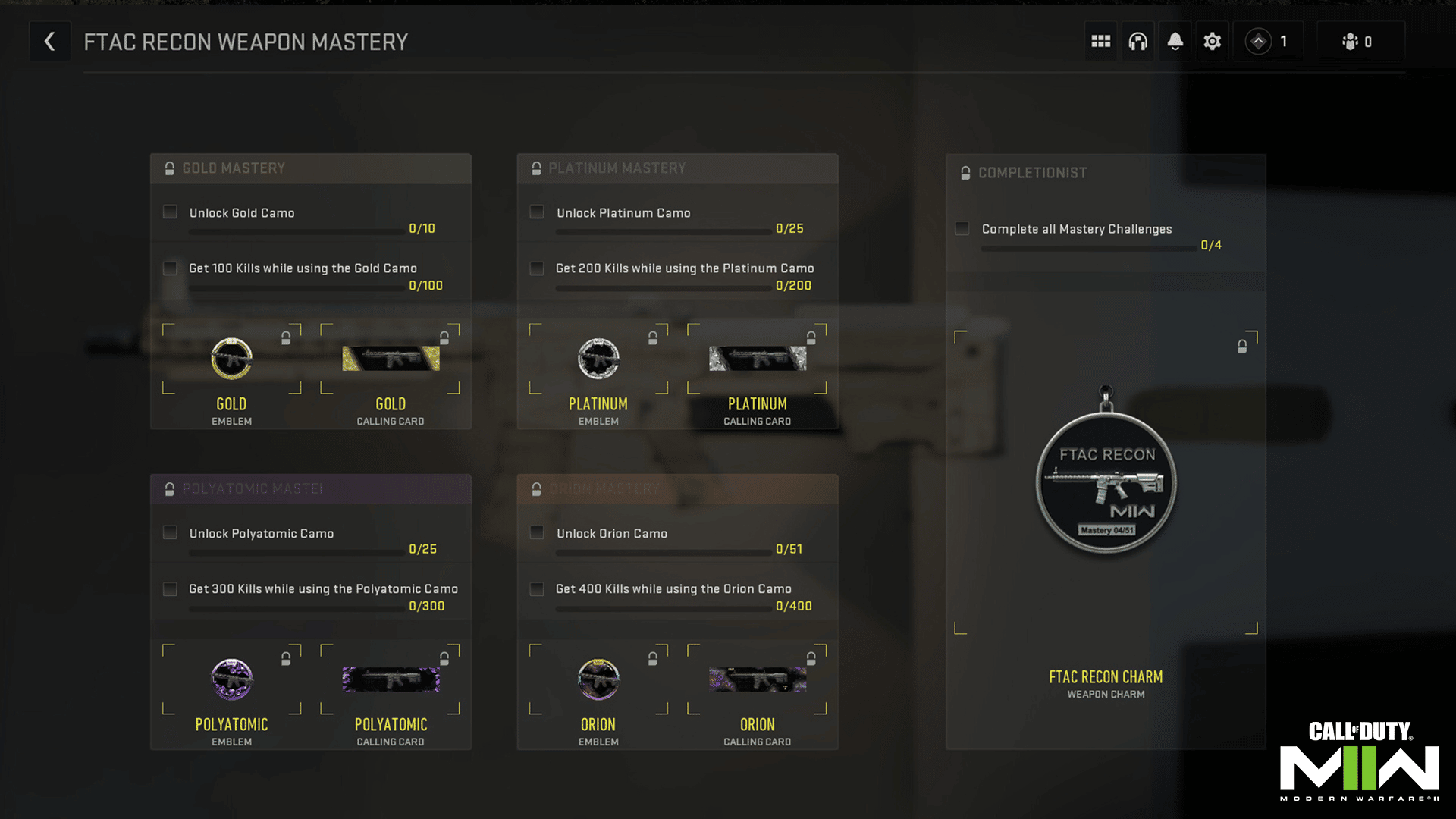The width and height of the screenshot is (1456, 819).
Task: Click the notifications bell icon
Action: (1175, 41)
